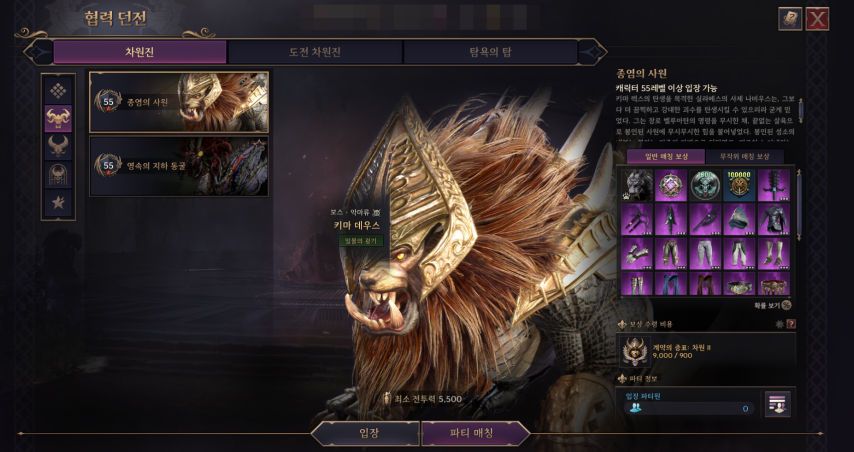Enter the dungeon with 입장 button

coord(367,433)
